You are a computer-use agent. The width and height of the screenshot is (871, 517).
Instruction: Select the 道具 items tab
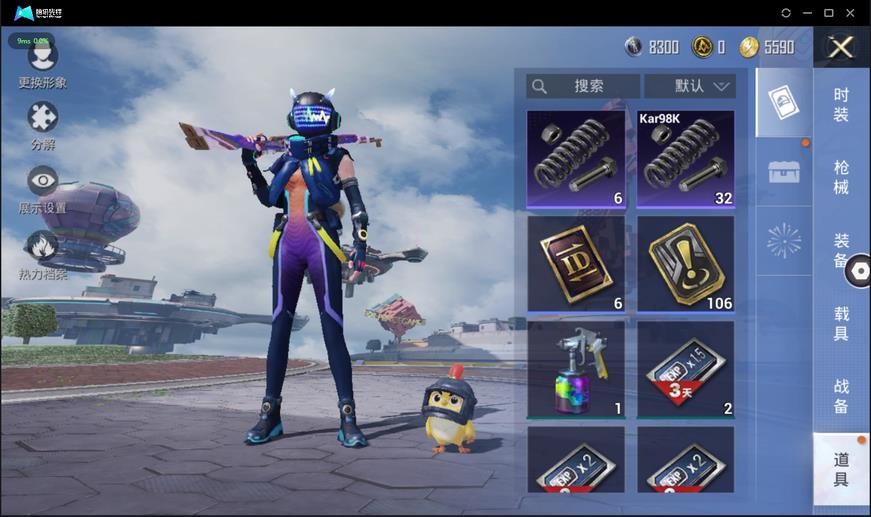click(x=841, y=469)
